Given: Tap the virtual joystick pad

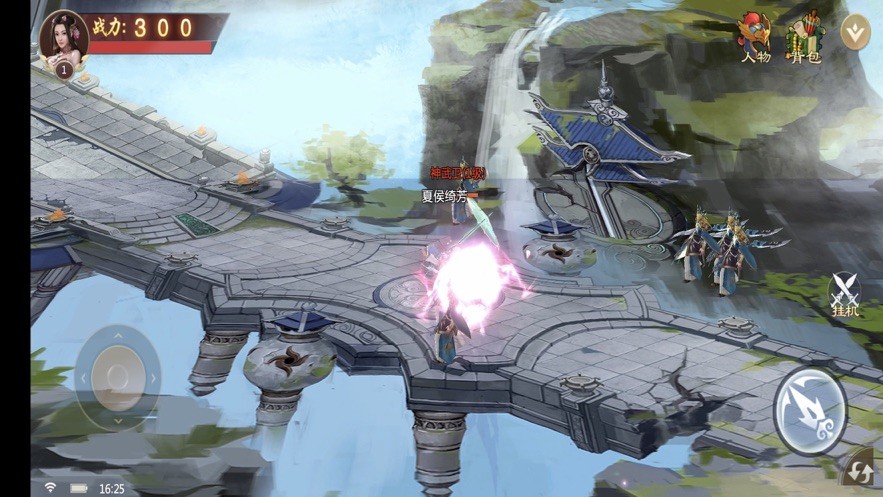Looking at the screenshot, I should coord(118,377).
